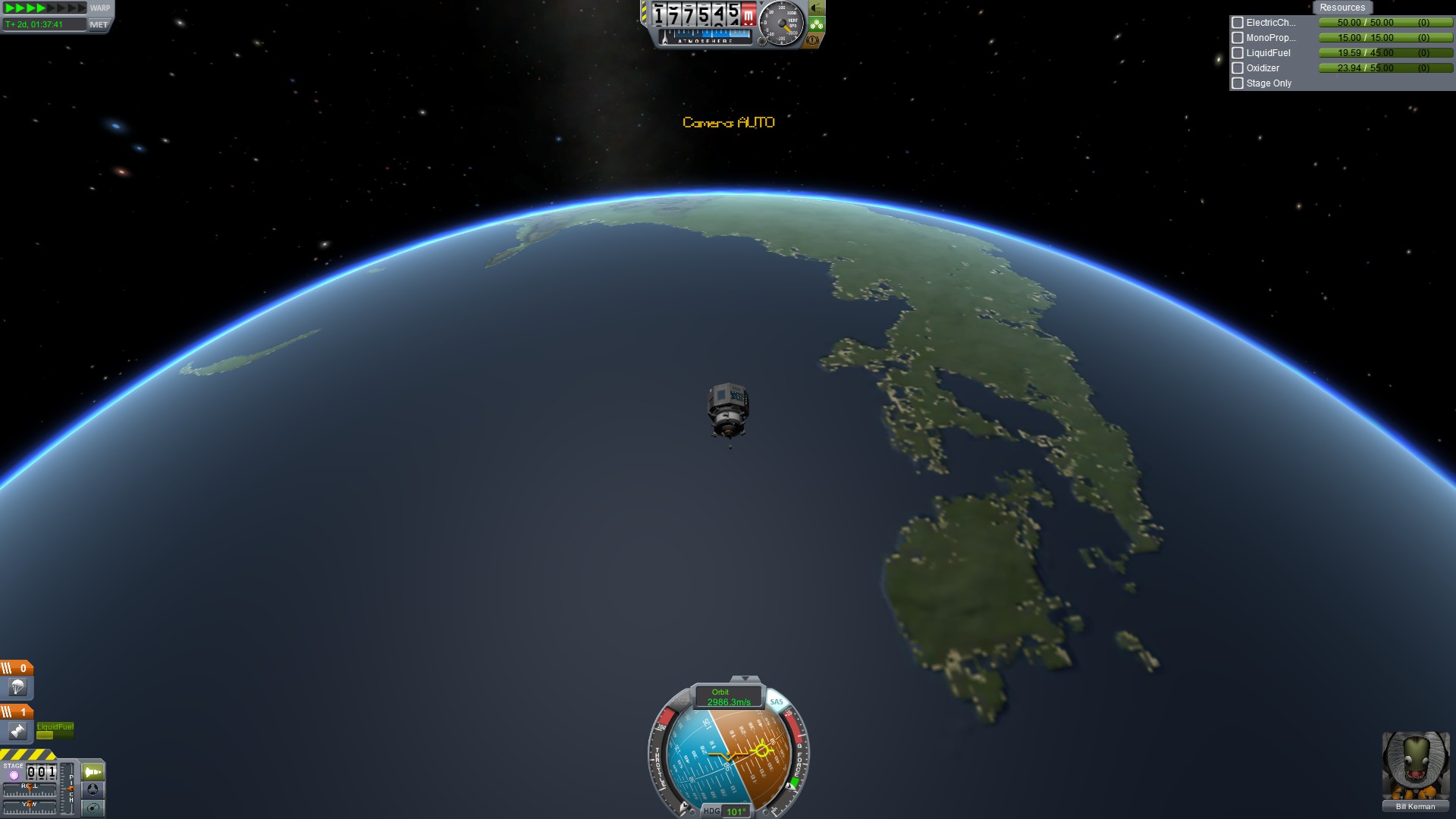
Task: Open the orbital map view button
Action: pos(93,808)
